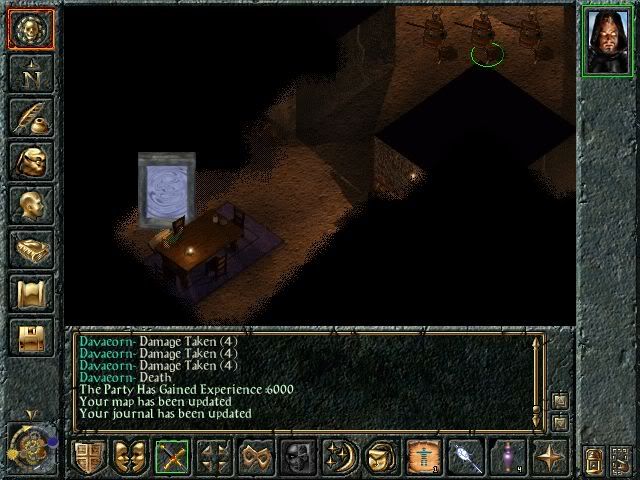
Task: Select the crossed weapons quick slot
Action: pos(172,456)
